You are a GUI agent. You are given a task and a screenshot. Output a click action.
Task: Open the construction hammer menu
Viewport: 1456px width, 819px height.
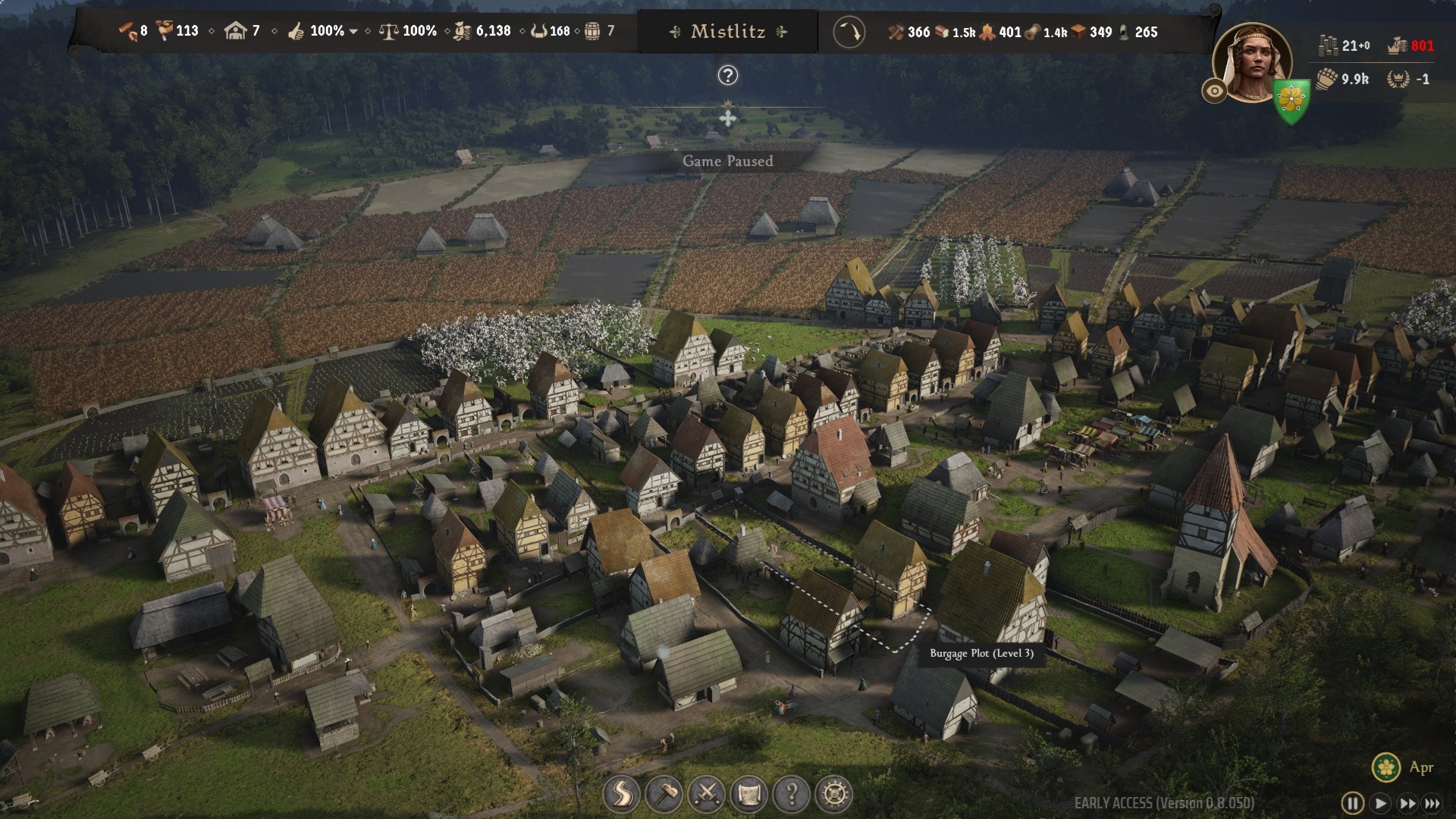(x=664, y=794)
